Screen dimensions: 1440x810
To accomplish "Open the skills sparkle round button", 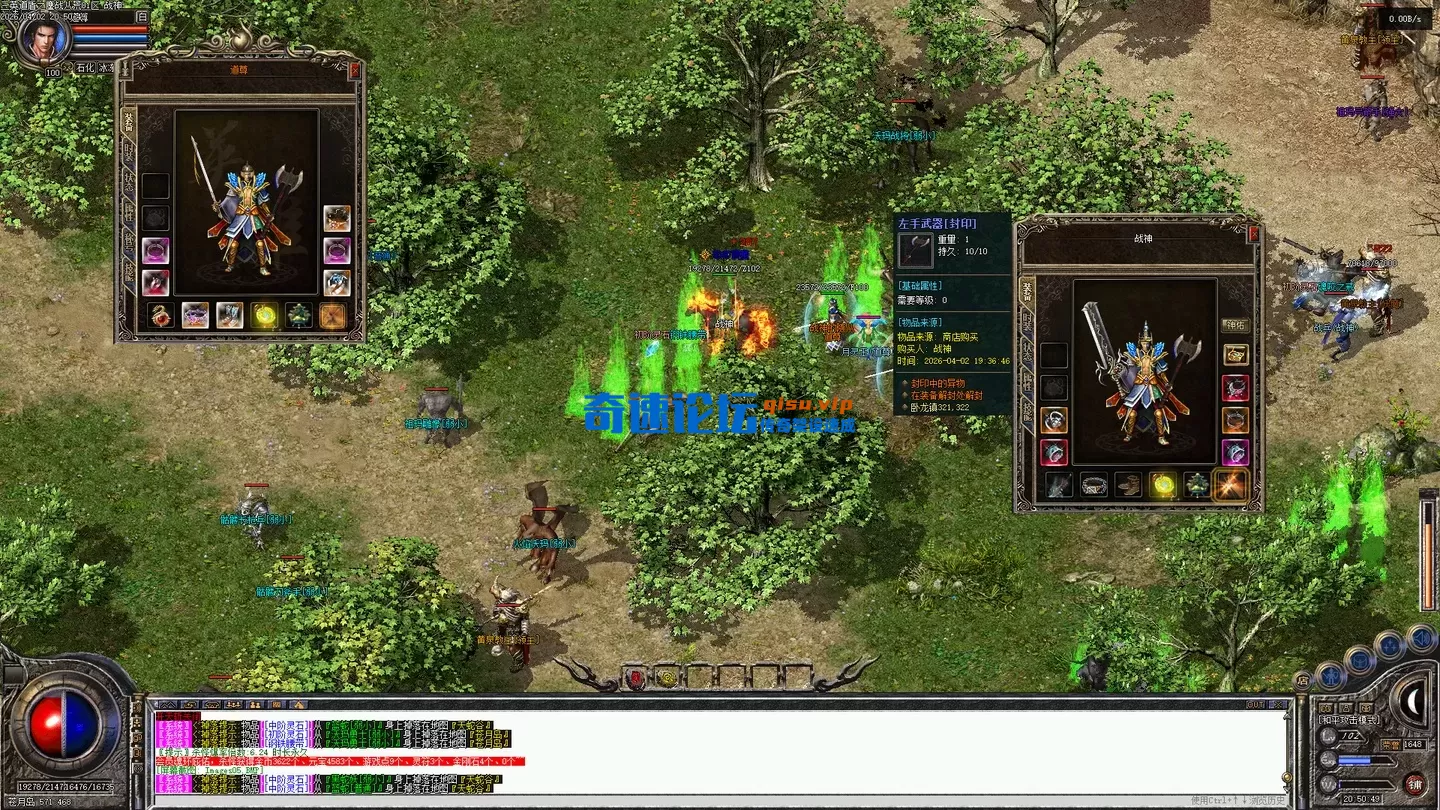I will (1389, 646).
